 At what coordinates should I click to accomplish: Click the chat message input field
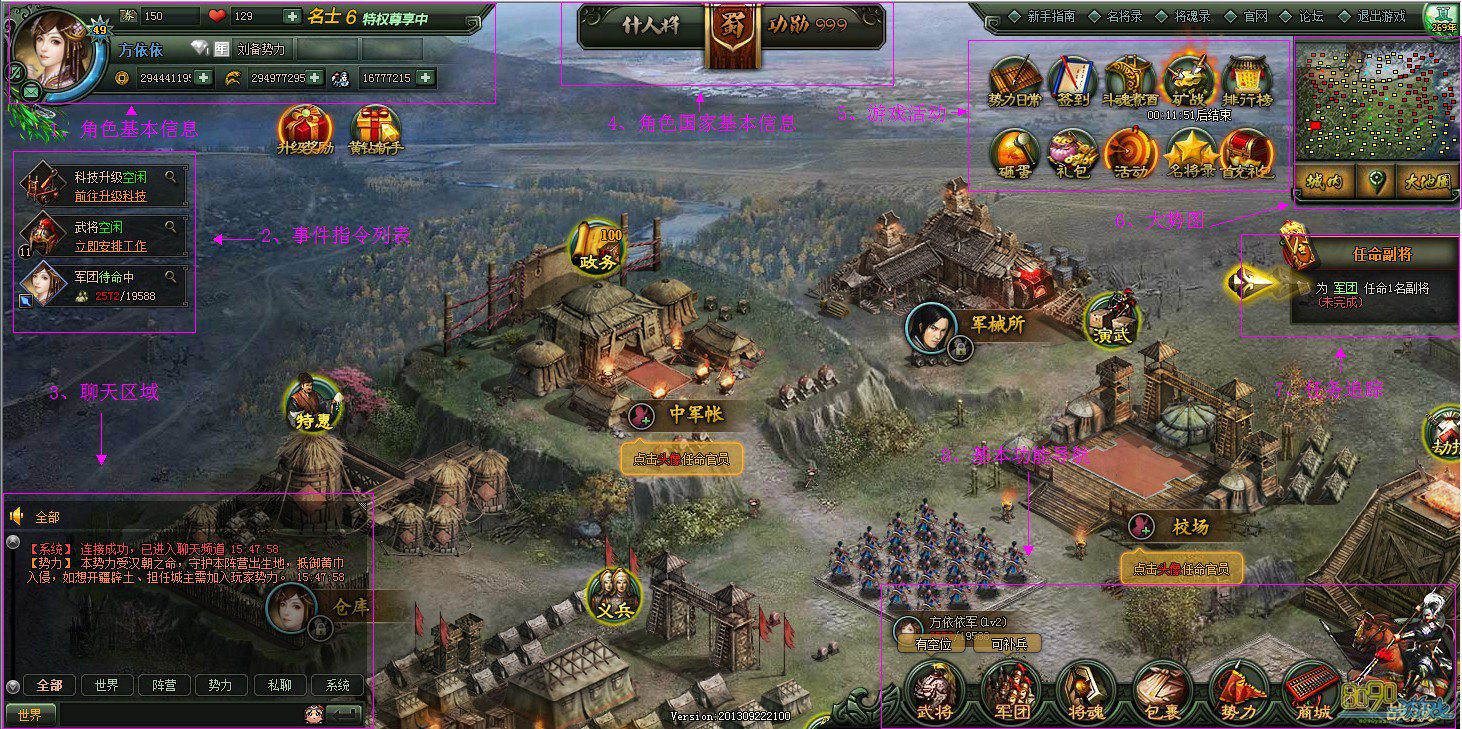(x=180, y=714)
